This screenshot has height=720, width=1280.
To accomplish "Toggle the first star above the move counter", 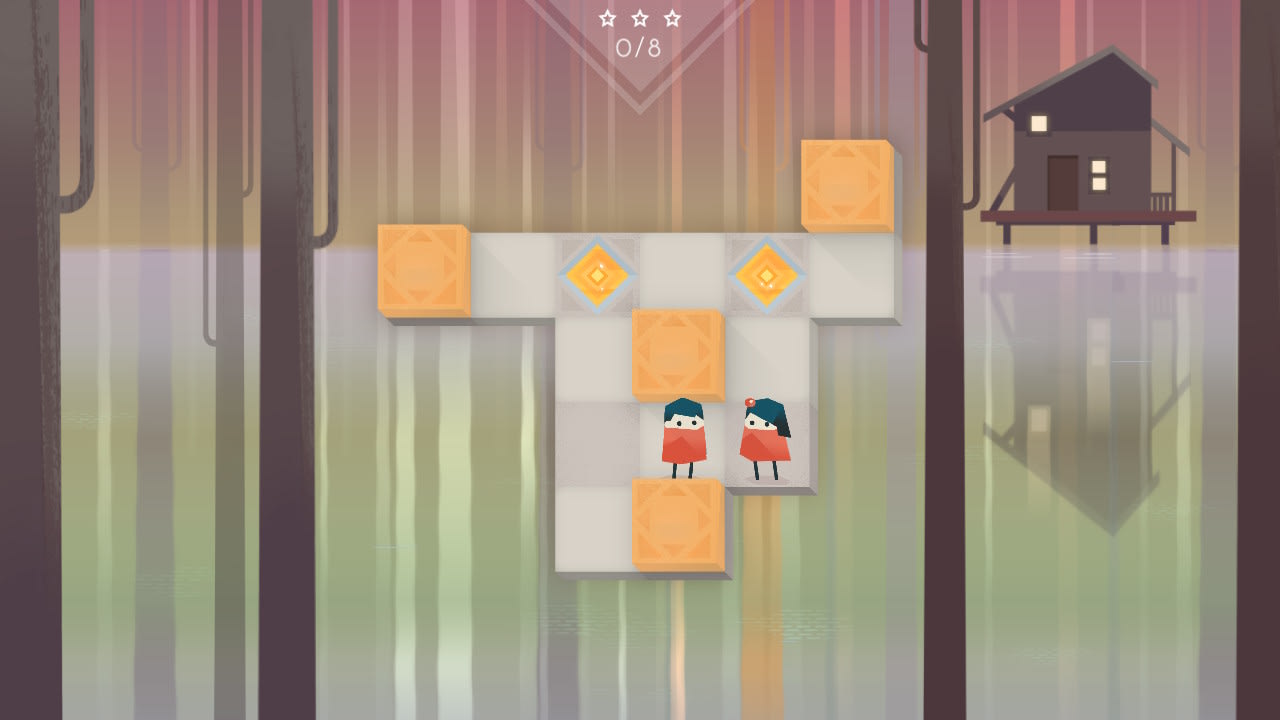I will coord(608,17).
